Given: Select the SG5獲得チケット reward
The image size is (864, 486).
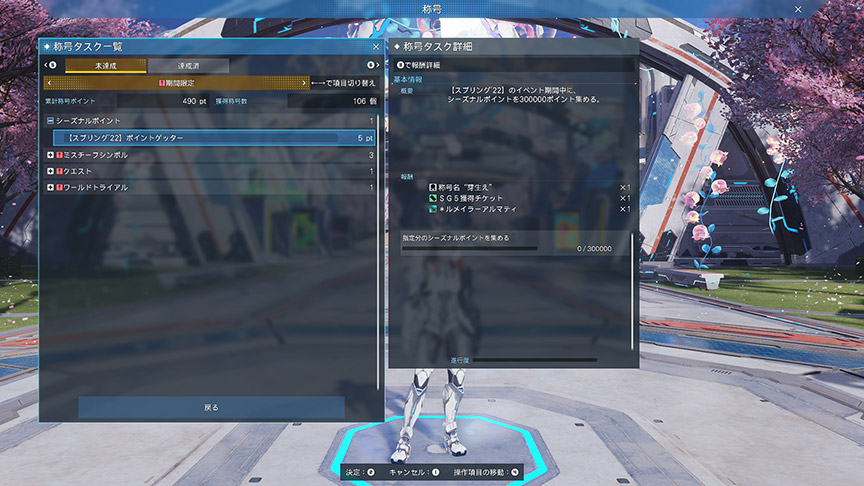Looking at the screenshot, I should click(470, 198).
